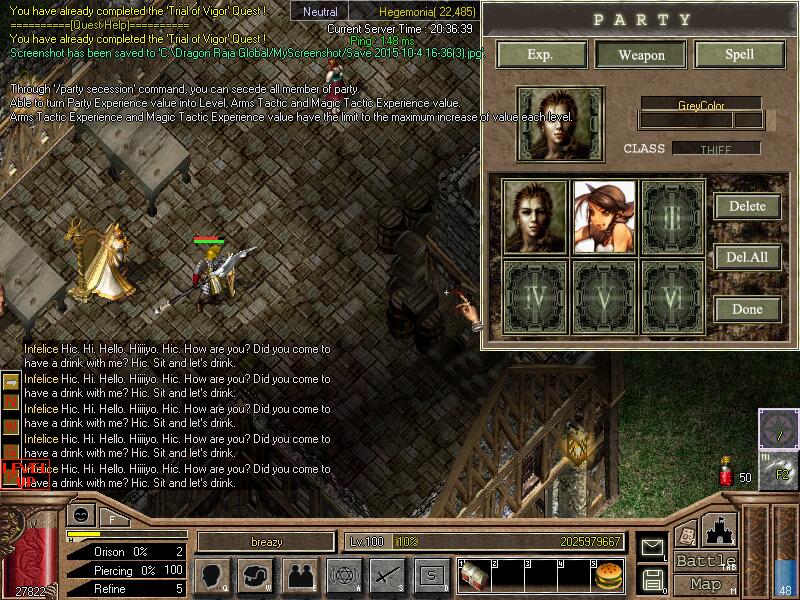The width and height of the screenshot is (800, 600).
Task: Choose empty party slot IV
Action: [x=535, y=296]
